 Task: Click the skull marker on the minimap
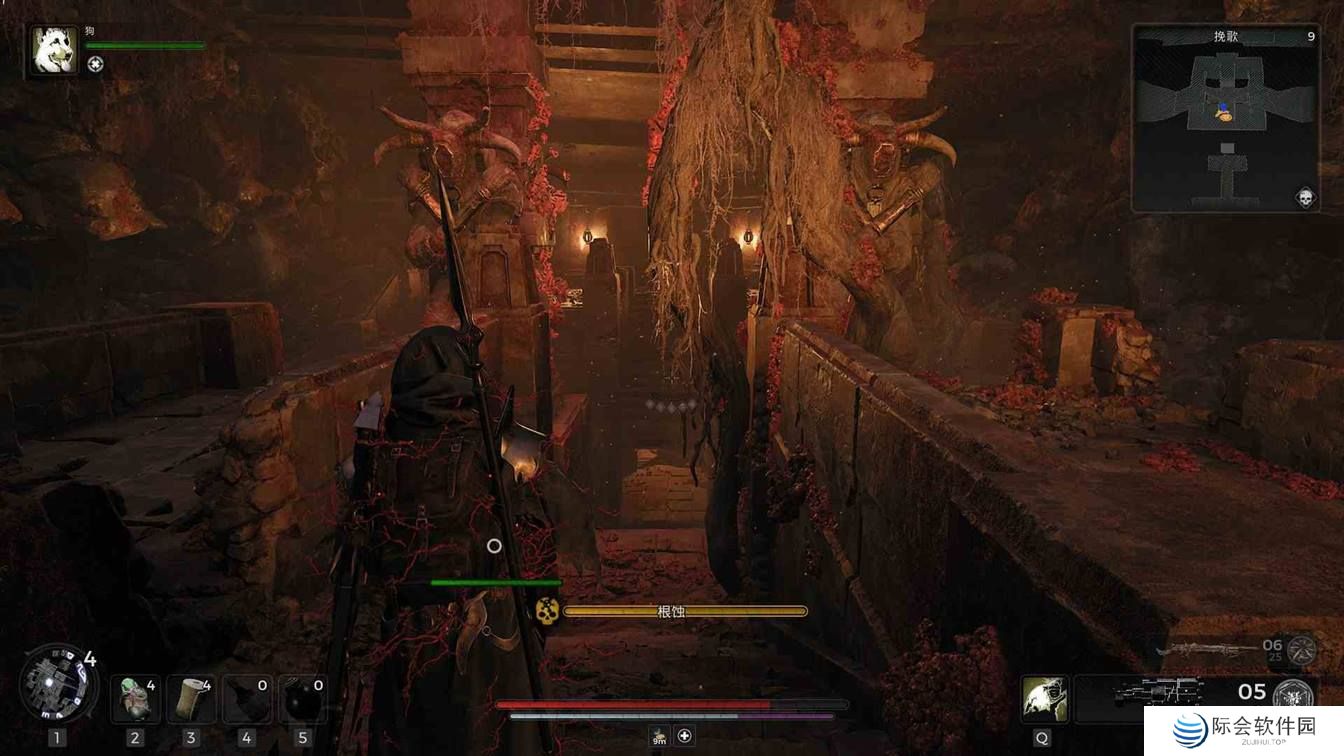(x=1304, y=197)
